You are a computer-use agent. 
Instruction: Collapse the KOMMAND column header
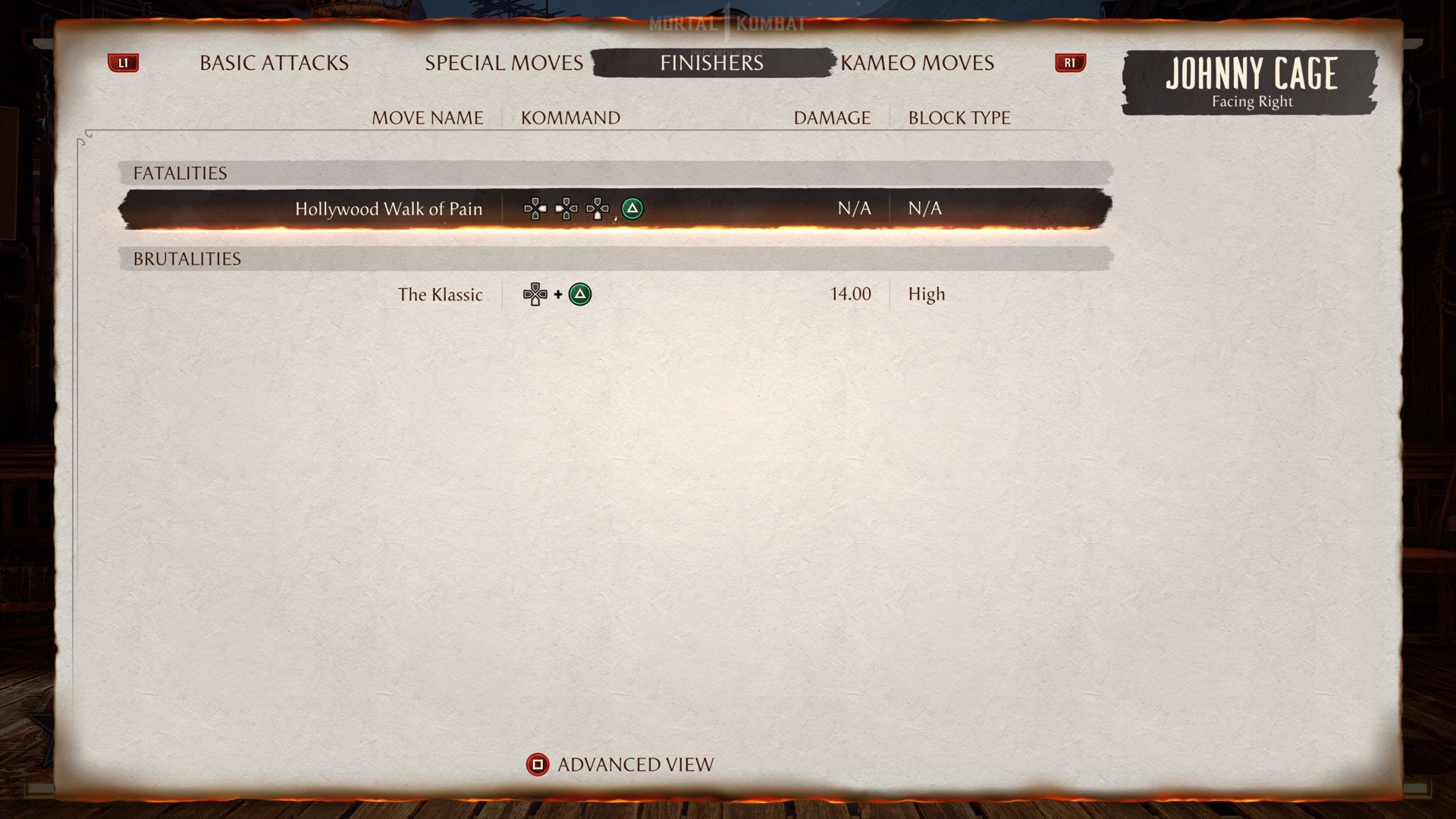coord(570,118)
